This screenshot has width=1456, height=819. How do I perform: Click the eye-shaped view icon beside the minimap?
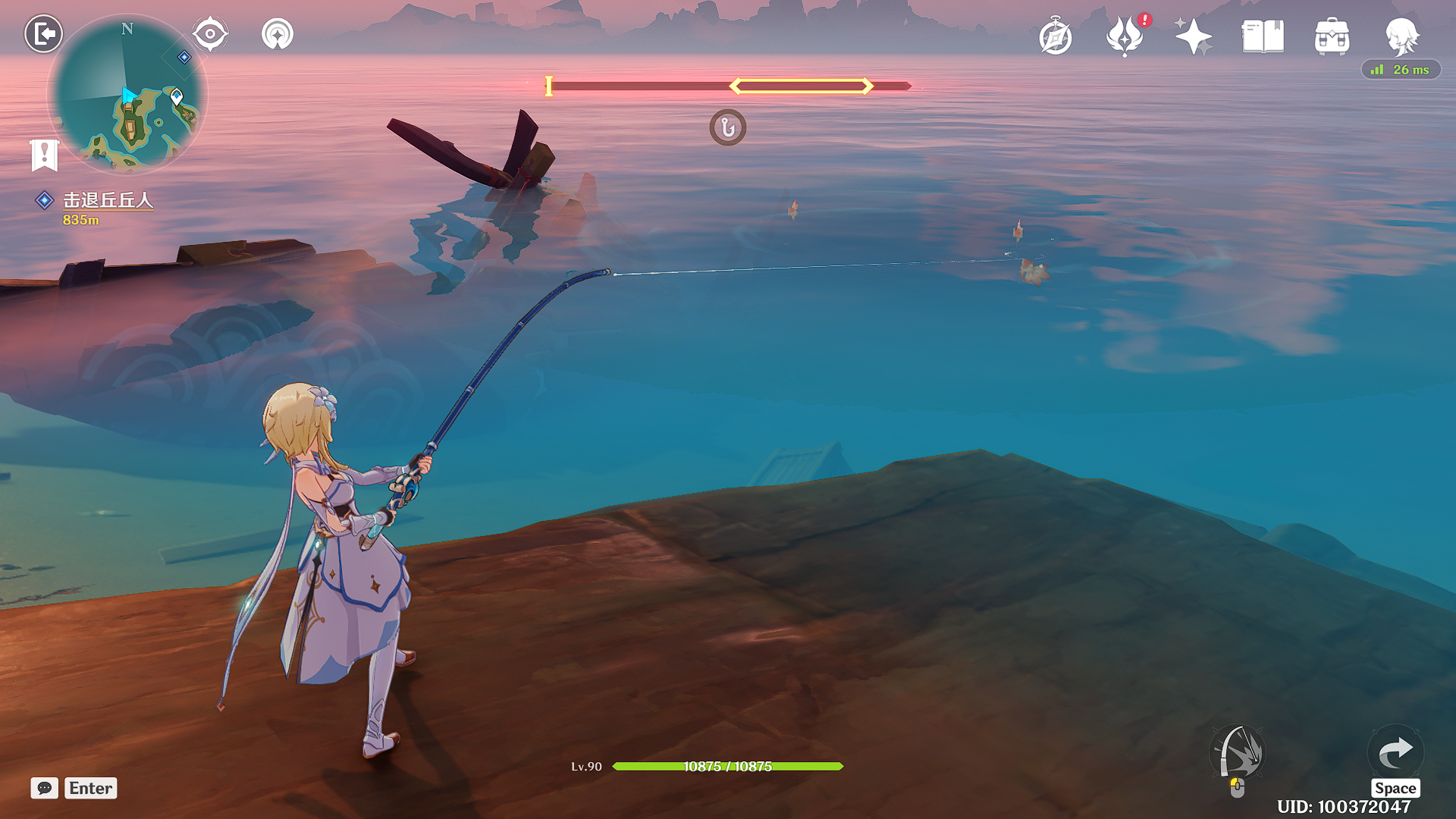[x=210, y=34]
